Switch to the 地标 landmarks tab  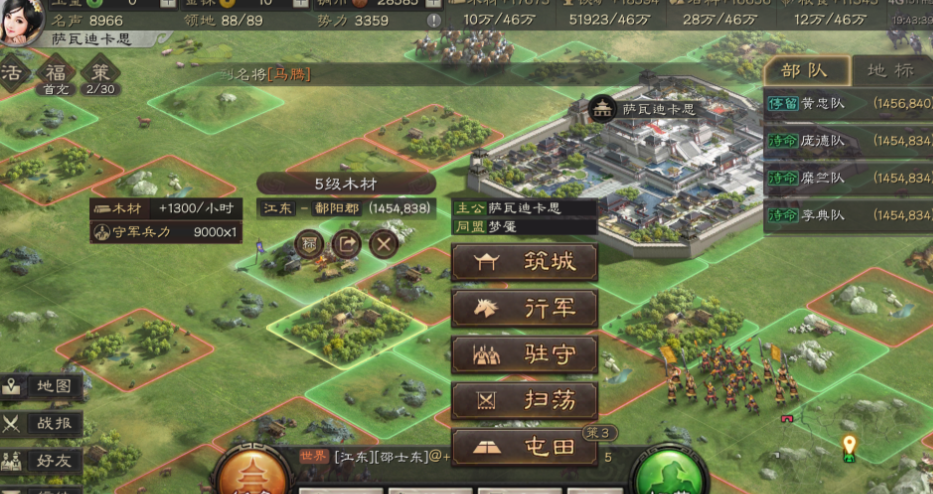[x=889, y=71]
